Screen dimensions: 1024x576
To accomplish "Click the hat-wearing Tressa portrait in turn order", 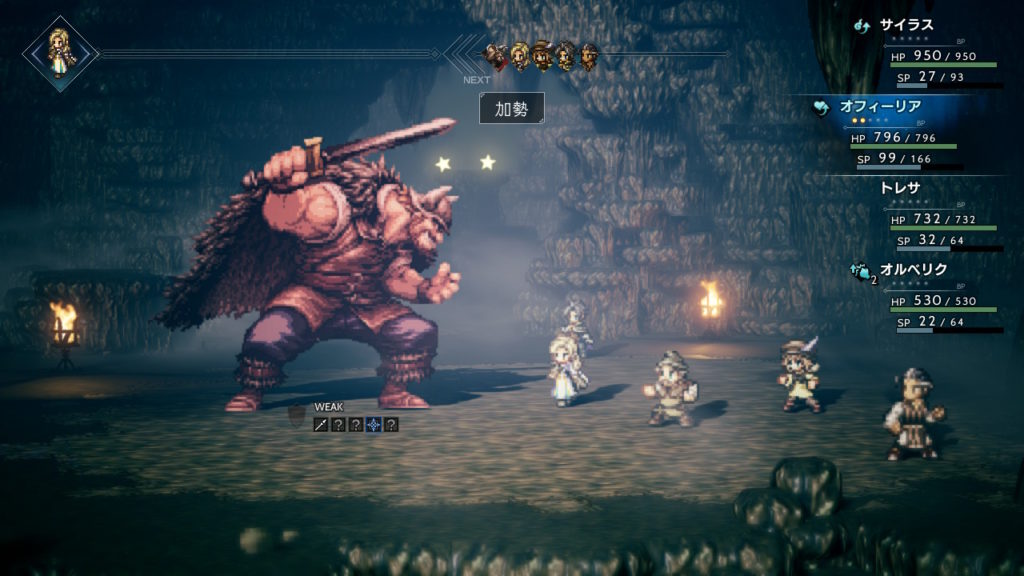I will [x=543, y=53].
